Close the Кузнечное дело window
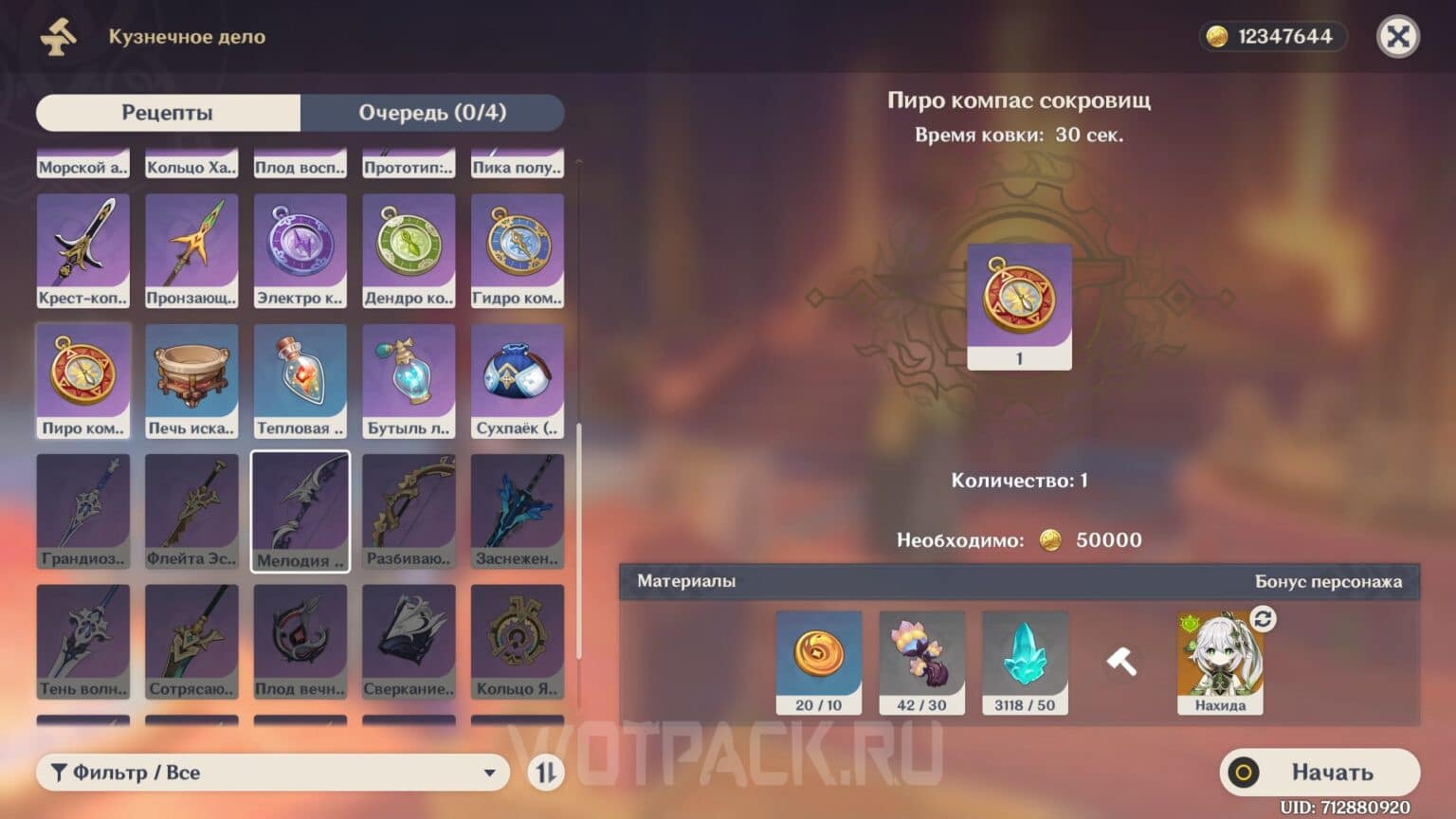 (1398, 37)
